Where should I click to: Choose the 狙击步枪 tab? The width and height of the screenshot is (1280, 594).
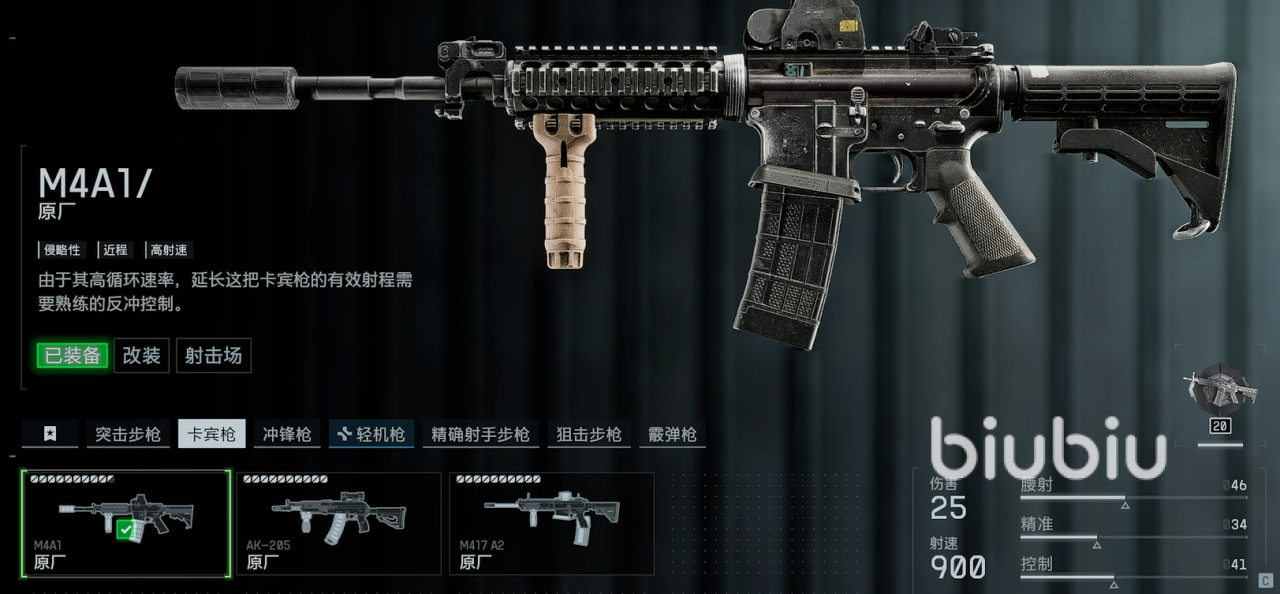click(589, 434)
